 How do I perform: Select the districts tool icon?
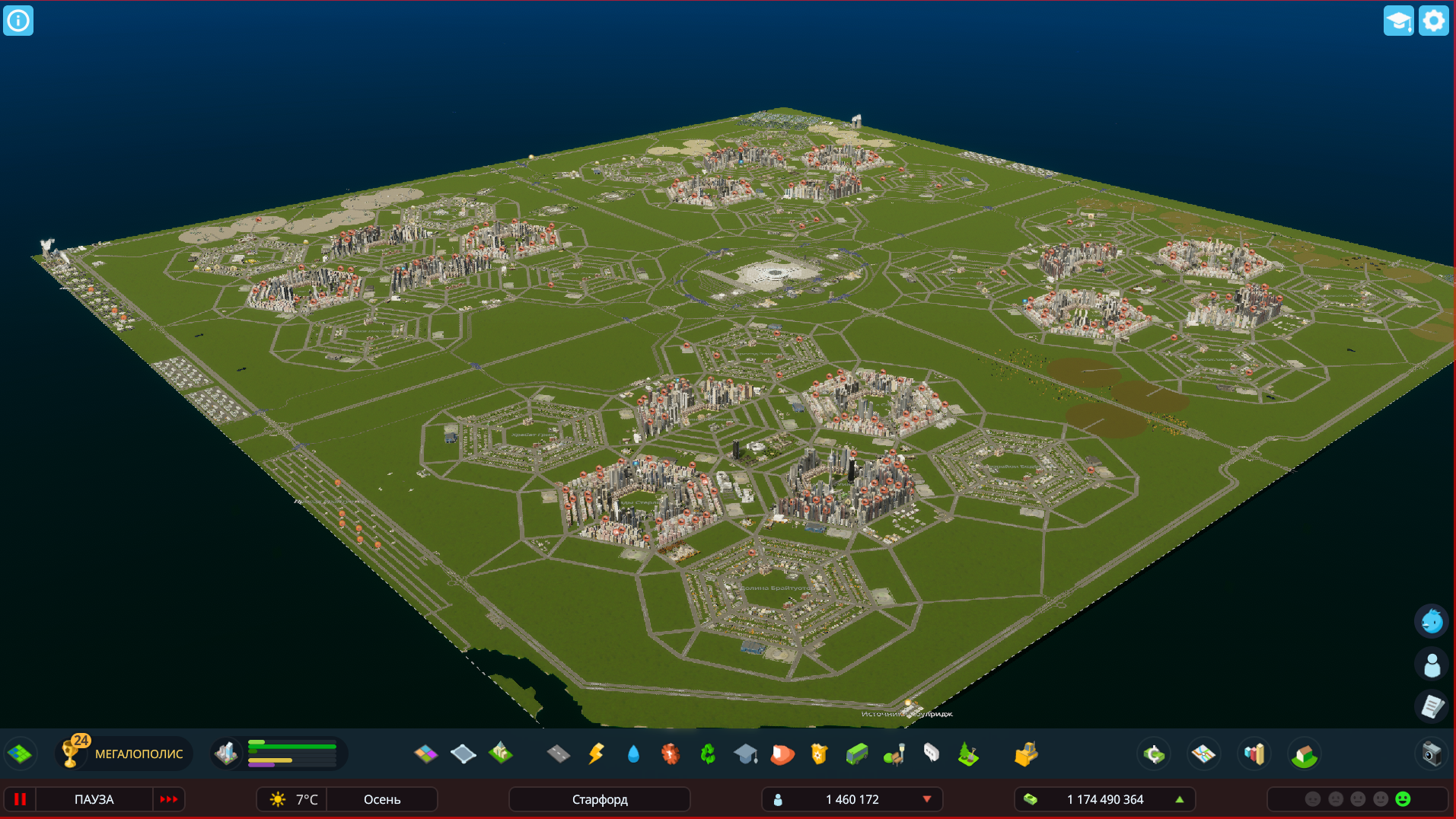click(463, 754)
